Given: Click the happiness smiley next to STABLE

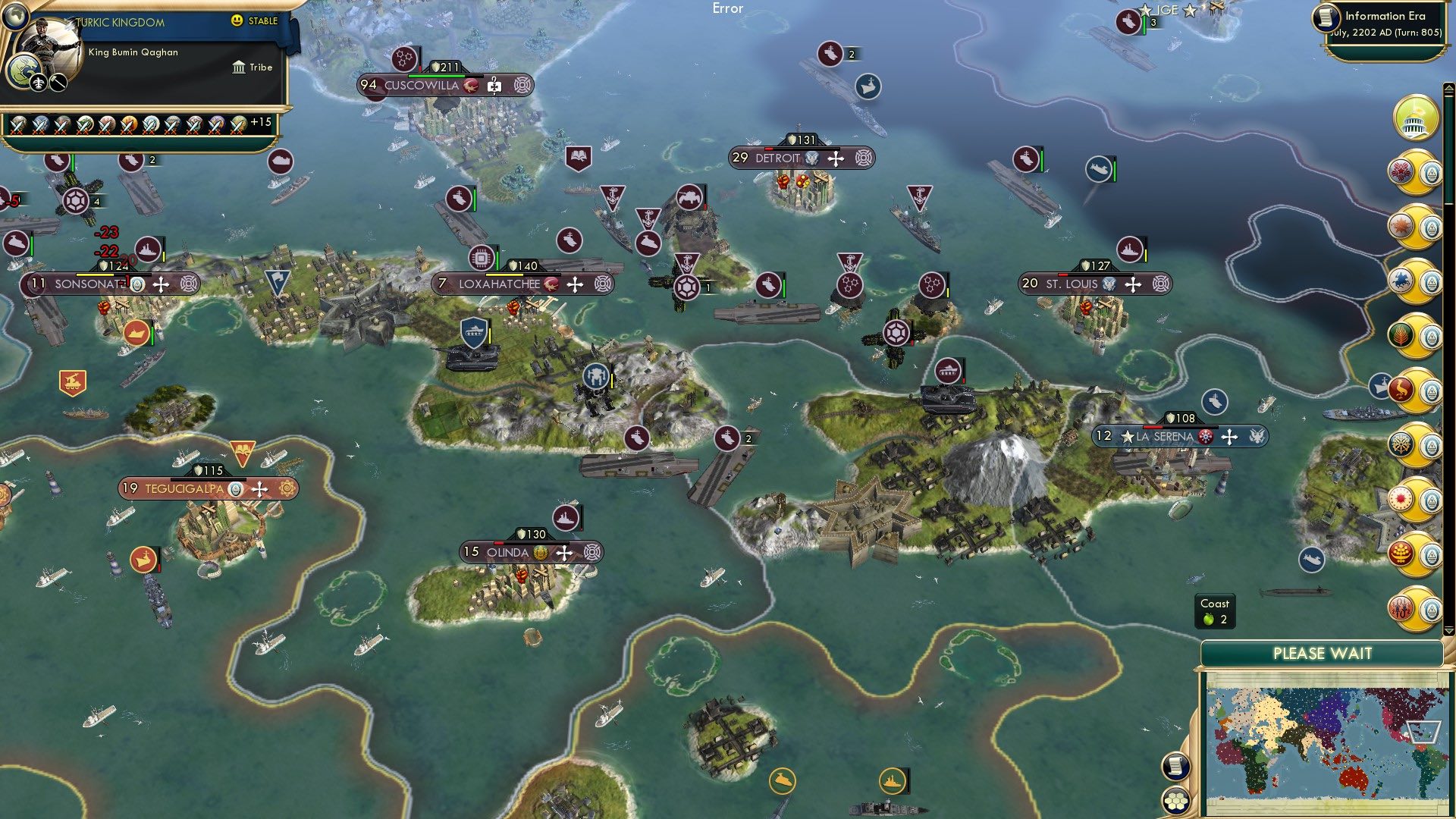Looking at the screenshot, I should click(x=237, y=22).
